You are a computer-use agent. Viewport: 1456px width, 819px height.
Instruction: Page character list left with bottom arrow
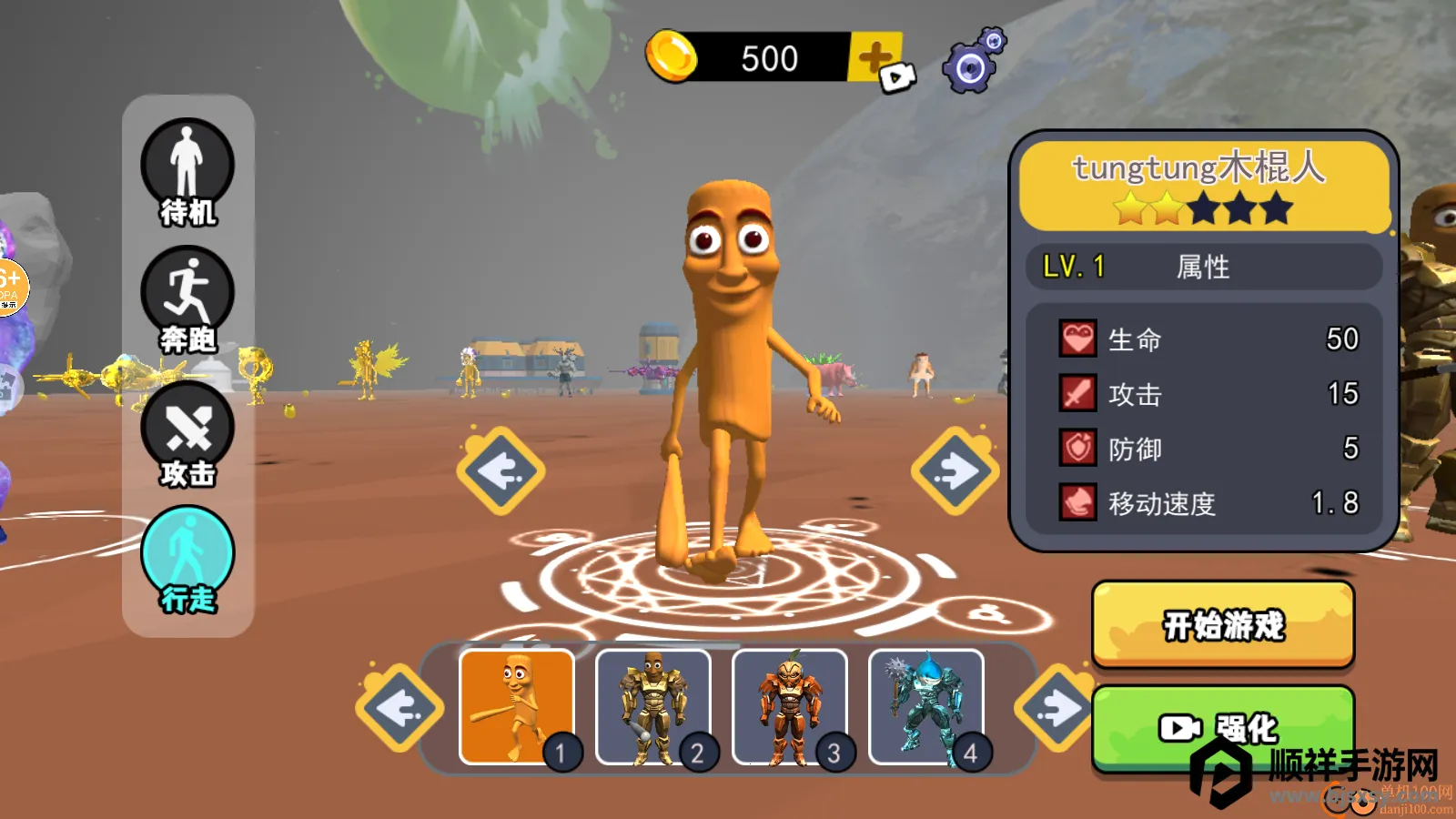tap(399, 708)
